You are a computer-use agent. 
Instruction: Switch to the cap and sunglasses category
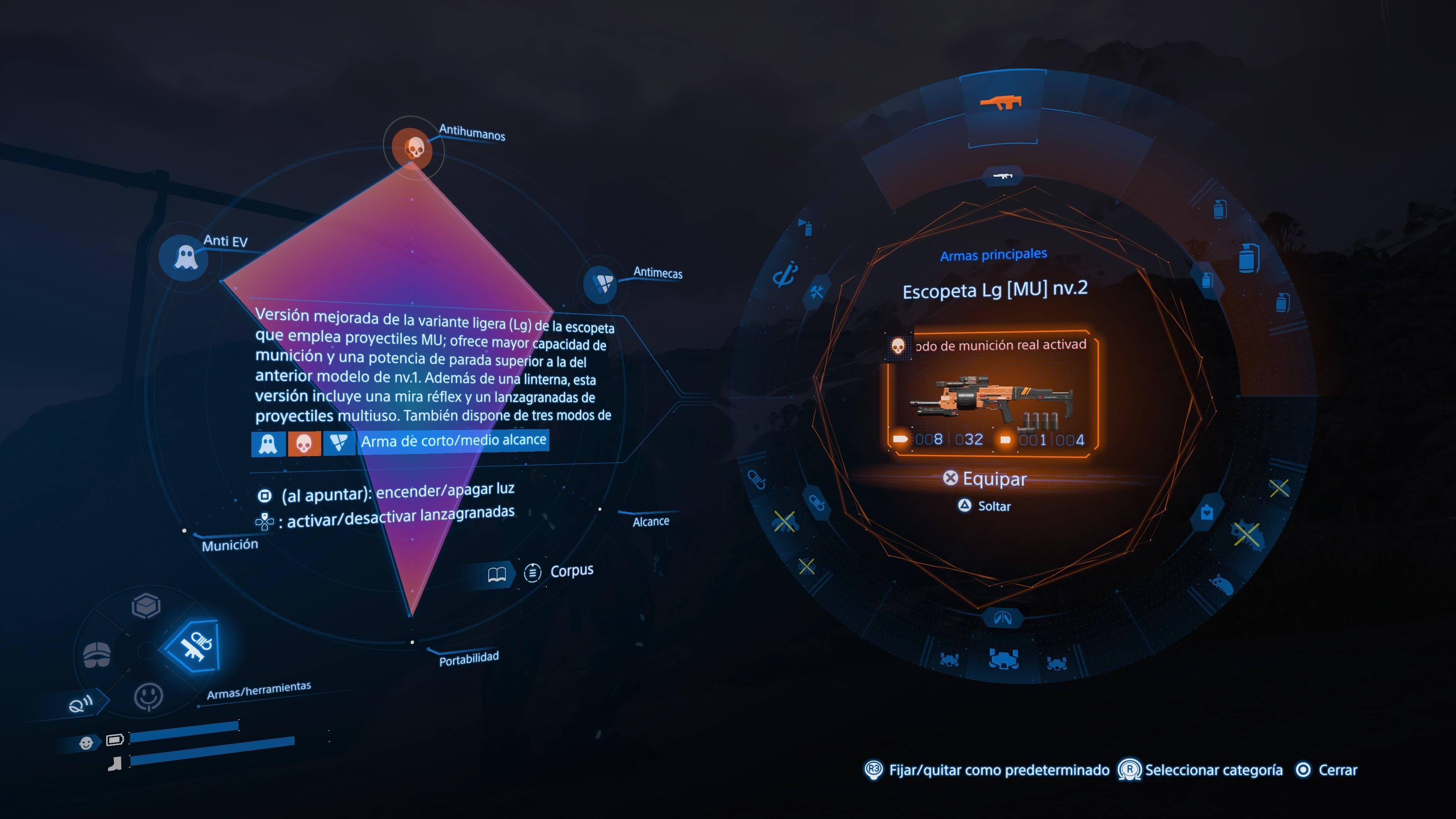coord(97,654)
